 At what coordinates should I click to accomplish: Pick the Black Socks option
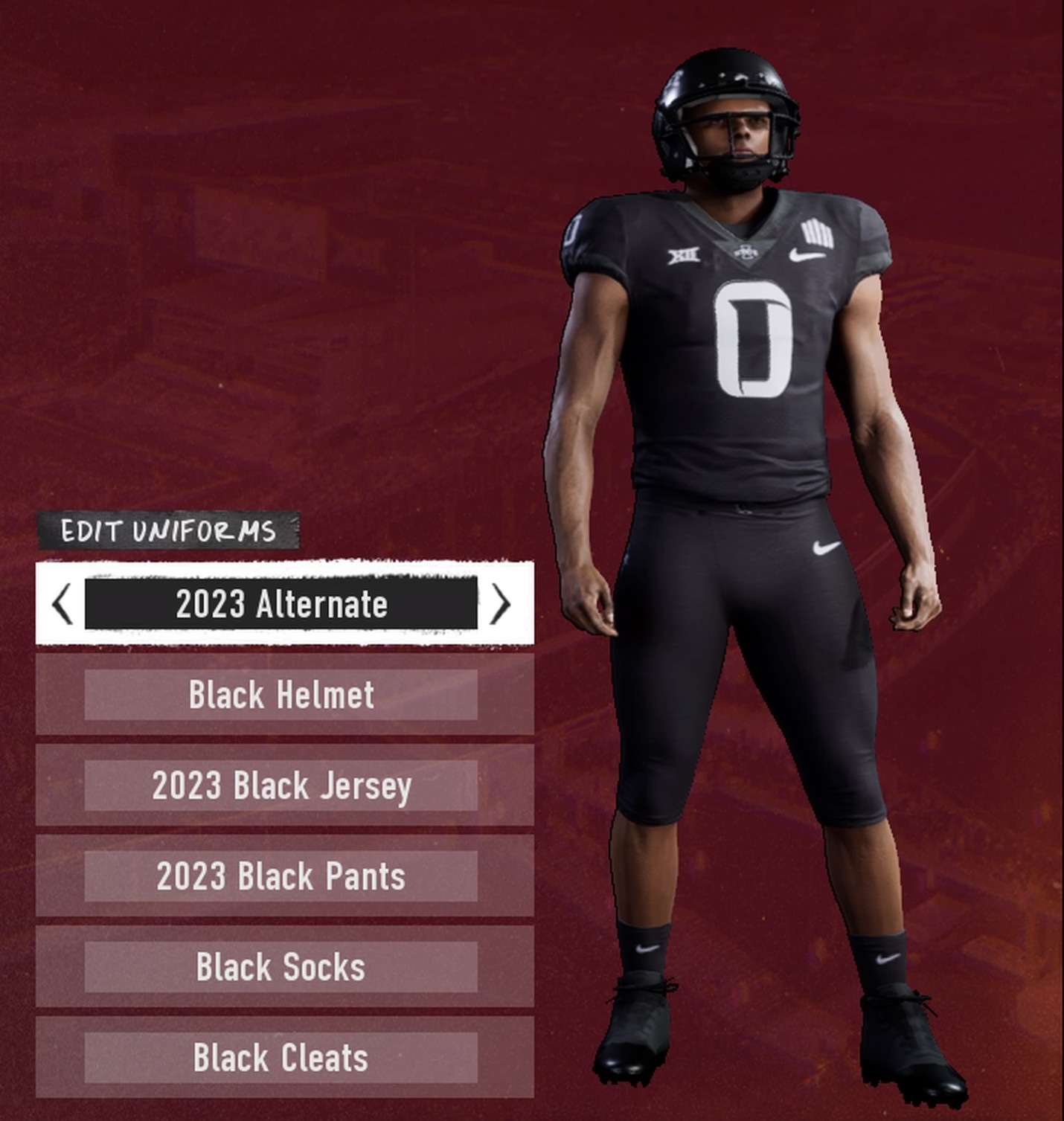(x=281, y=967)
